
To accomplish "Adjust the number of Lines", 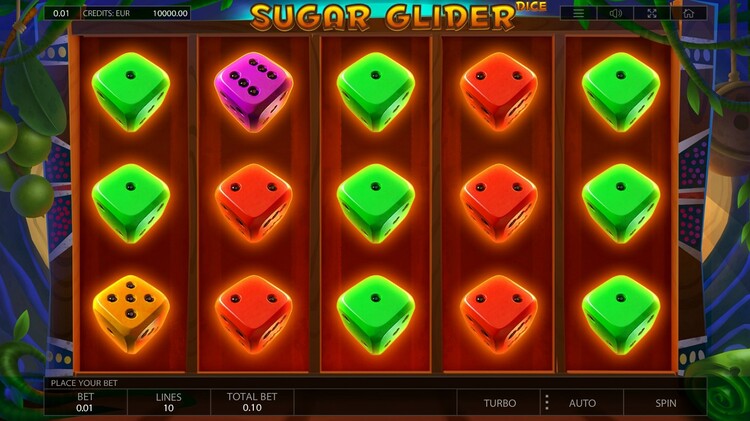I will point(168,402).
